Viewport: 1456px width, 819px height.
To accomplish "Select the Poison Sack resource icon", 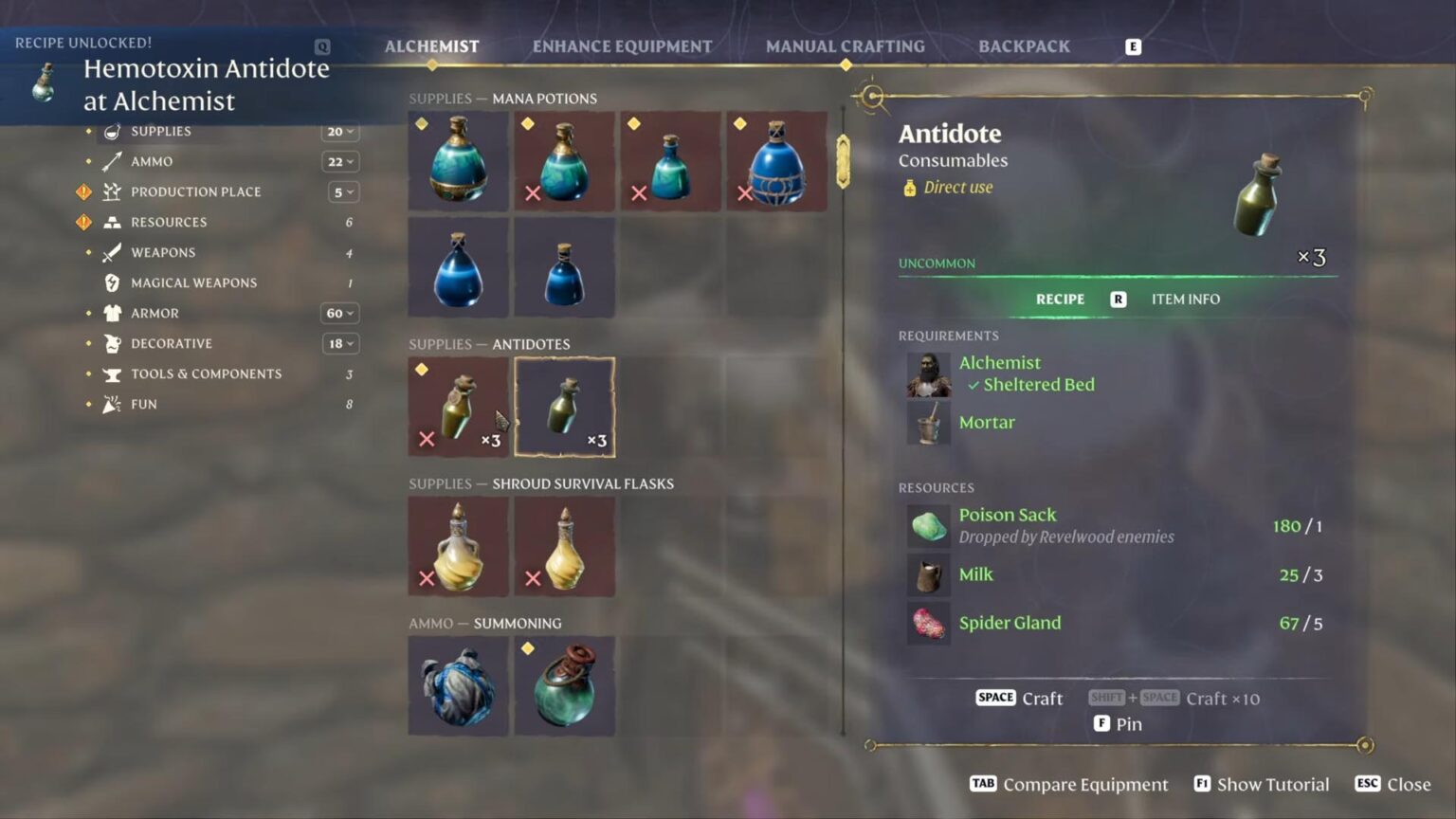I will pos(927,526).
